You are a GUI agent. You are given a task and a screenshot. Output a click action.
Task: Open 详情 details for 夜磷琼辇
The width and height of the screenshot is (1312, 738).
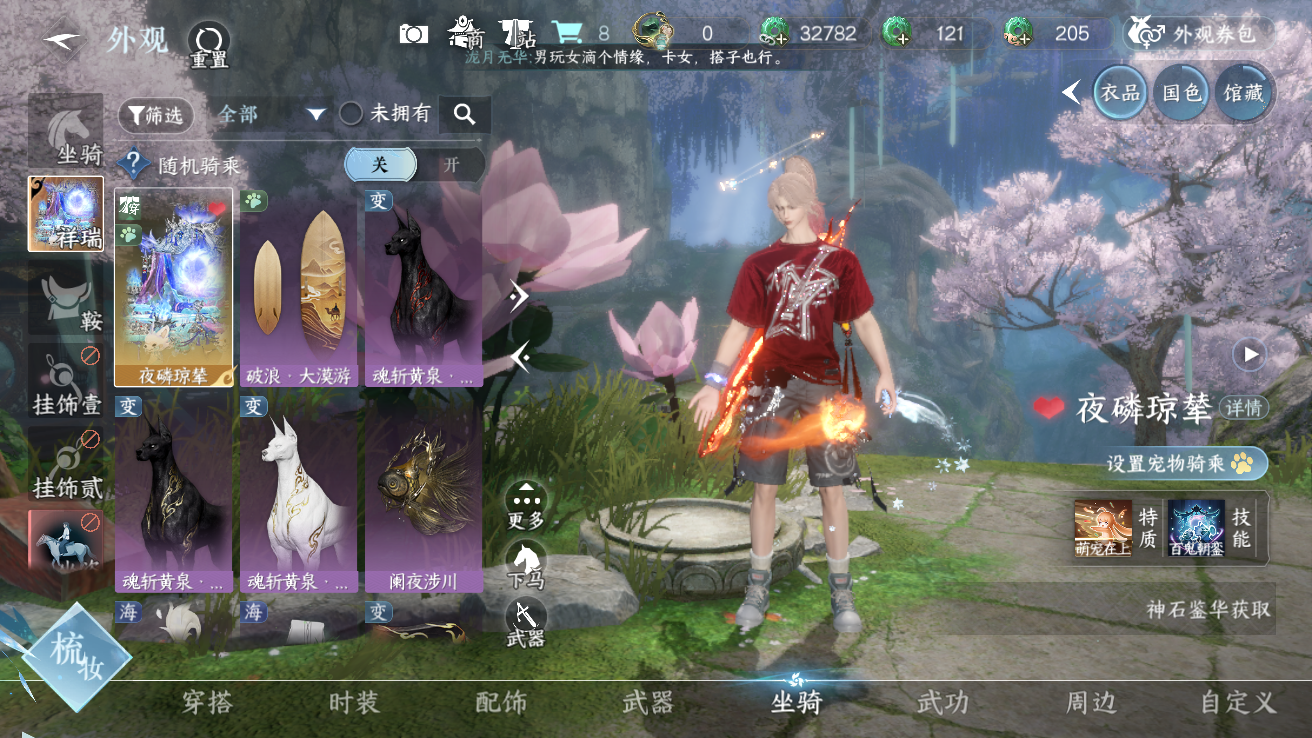tap(1243, 408)
